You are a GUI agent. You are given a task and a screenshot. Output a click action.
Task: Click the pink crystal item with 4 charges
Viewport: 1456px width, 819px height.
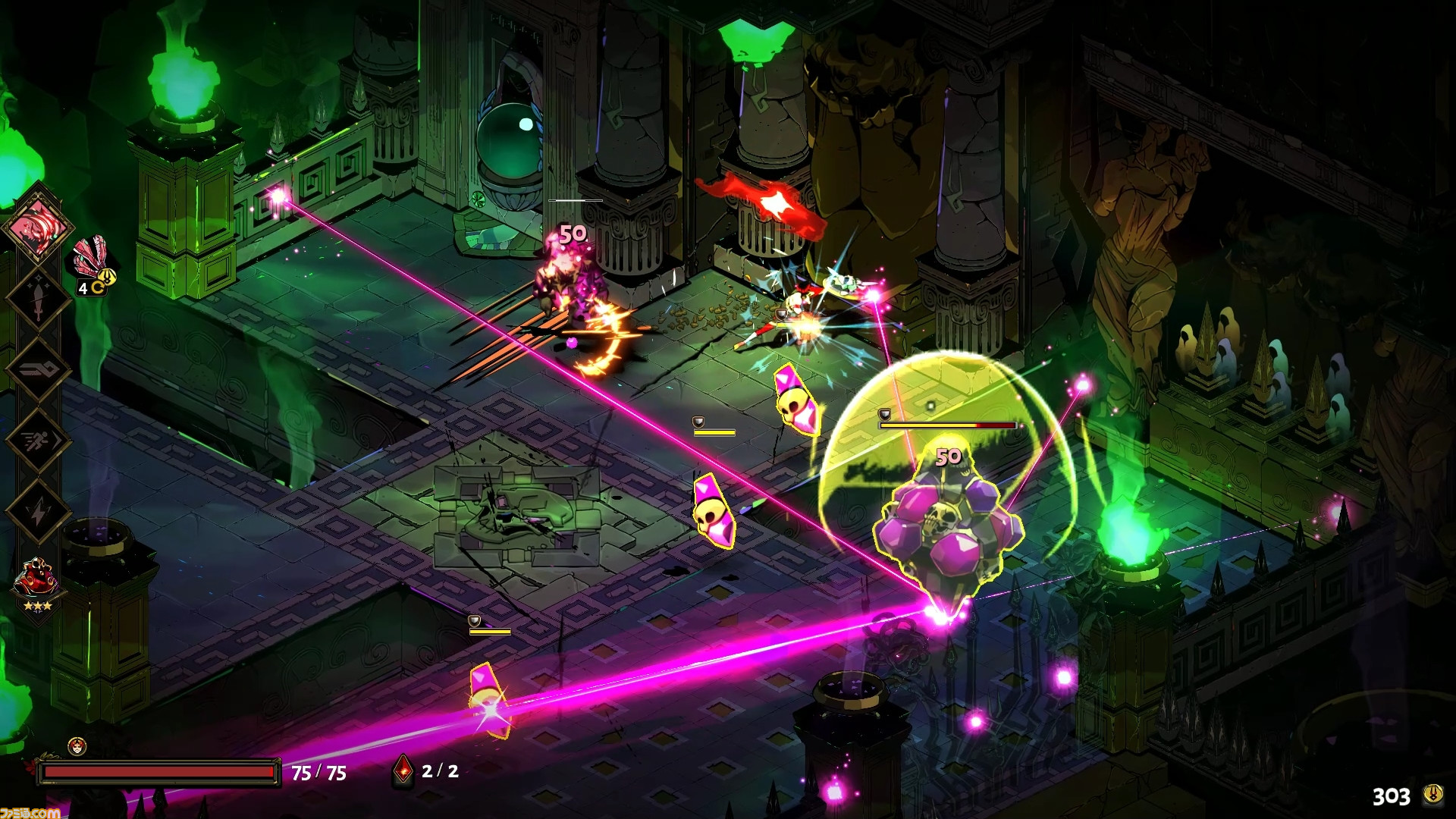tap(93, 262)
